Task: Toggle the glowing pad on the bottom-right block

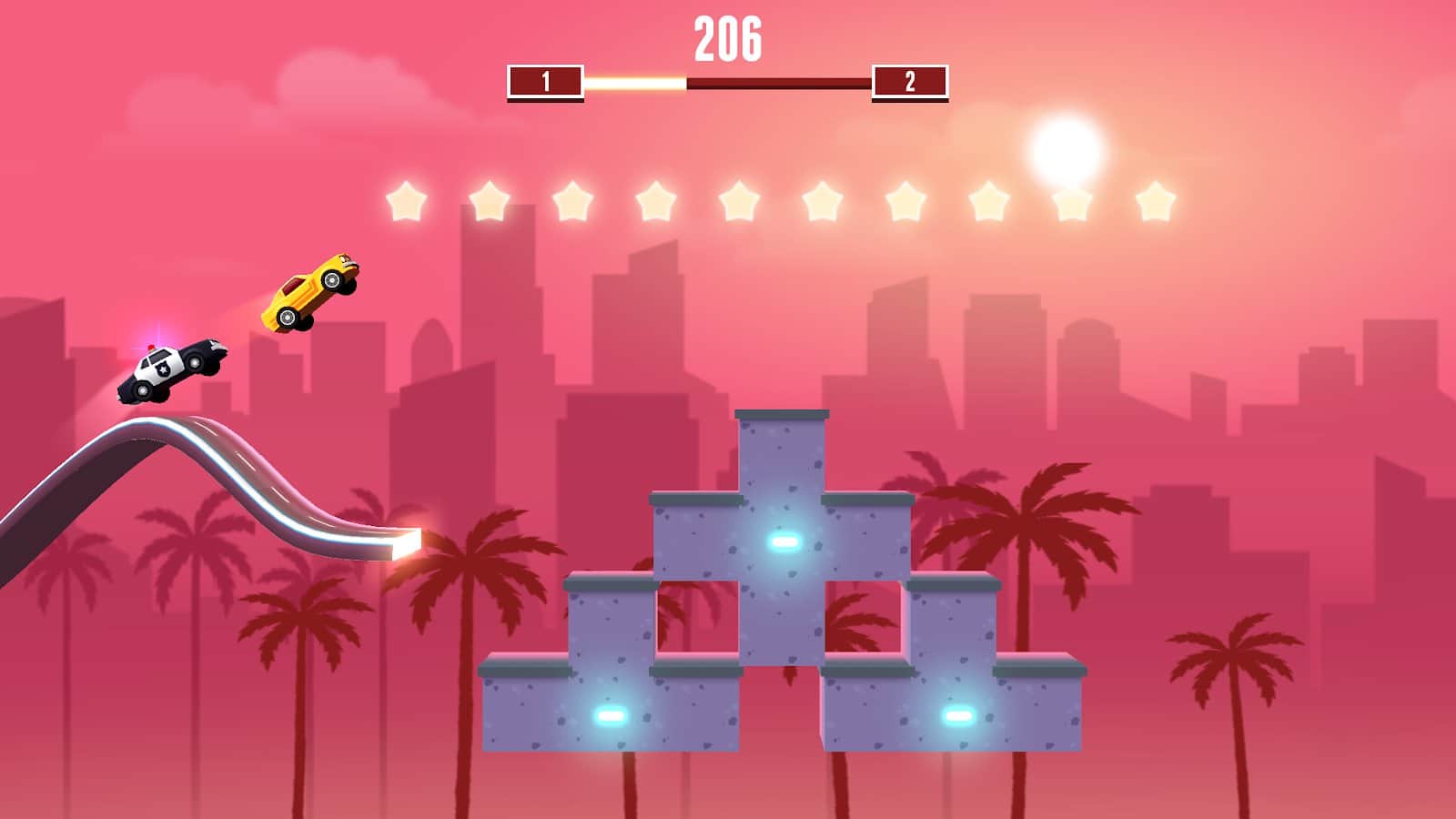Action: click(960, 716)
